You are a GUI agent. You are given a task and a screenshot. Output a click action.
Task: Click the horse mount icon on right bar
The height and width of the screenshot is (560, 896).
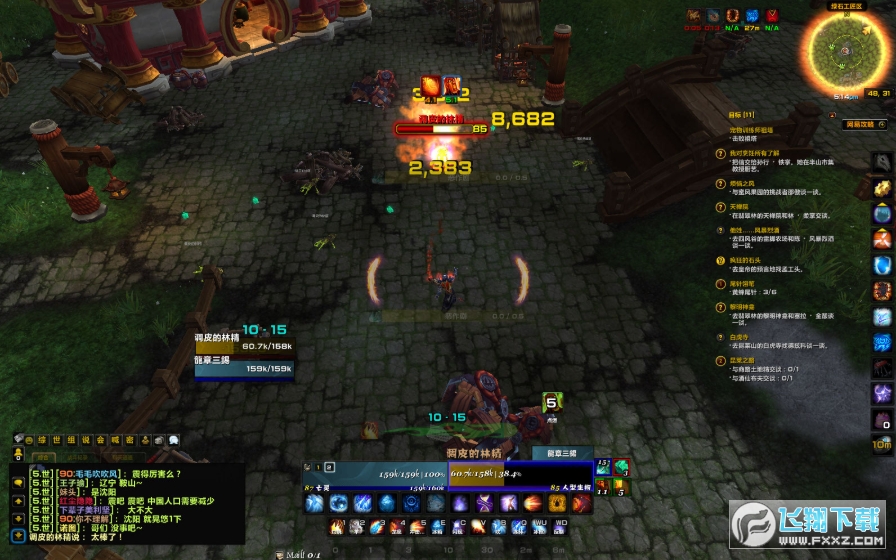(882, 162)
